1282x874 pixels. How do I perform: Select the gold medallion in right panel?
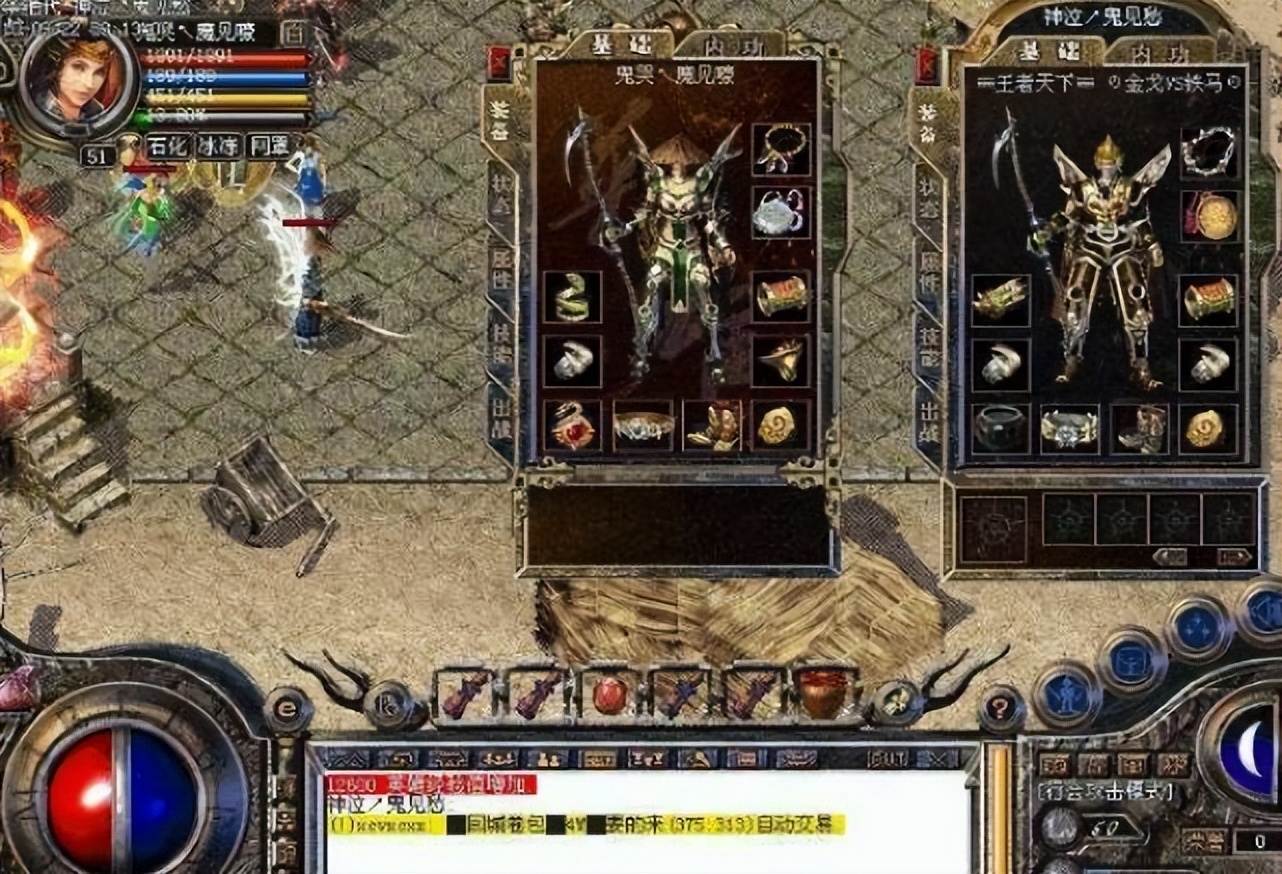[x=1209, y=216]
